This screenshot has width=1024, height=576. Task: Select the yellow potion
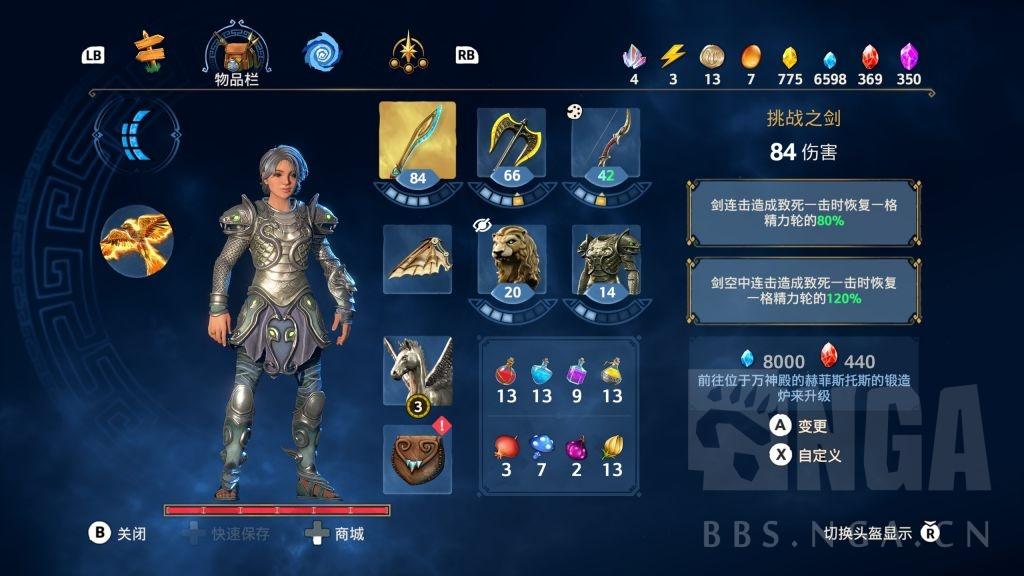pos(612,380)
